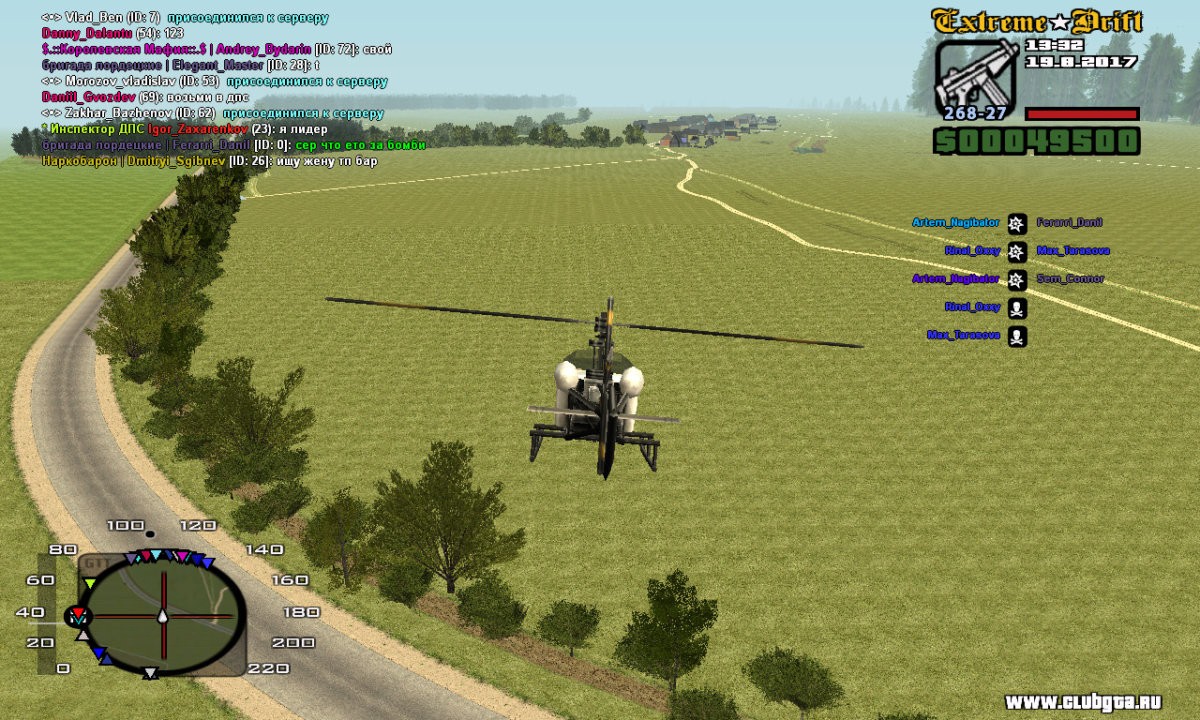Select the Sam_Connor kill feed entry
The width and height of the screenshot is (1200, 720).
click(x=1070, y=279)
